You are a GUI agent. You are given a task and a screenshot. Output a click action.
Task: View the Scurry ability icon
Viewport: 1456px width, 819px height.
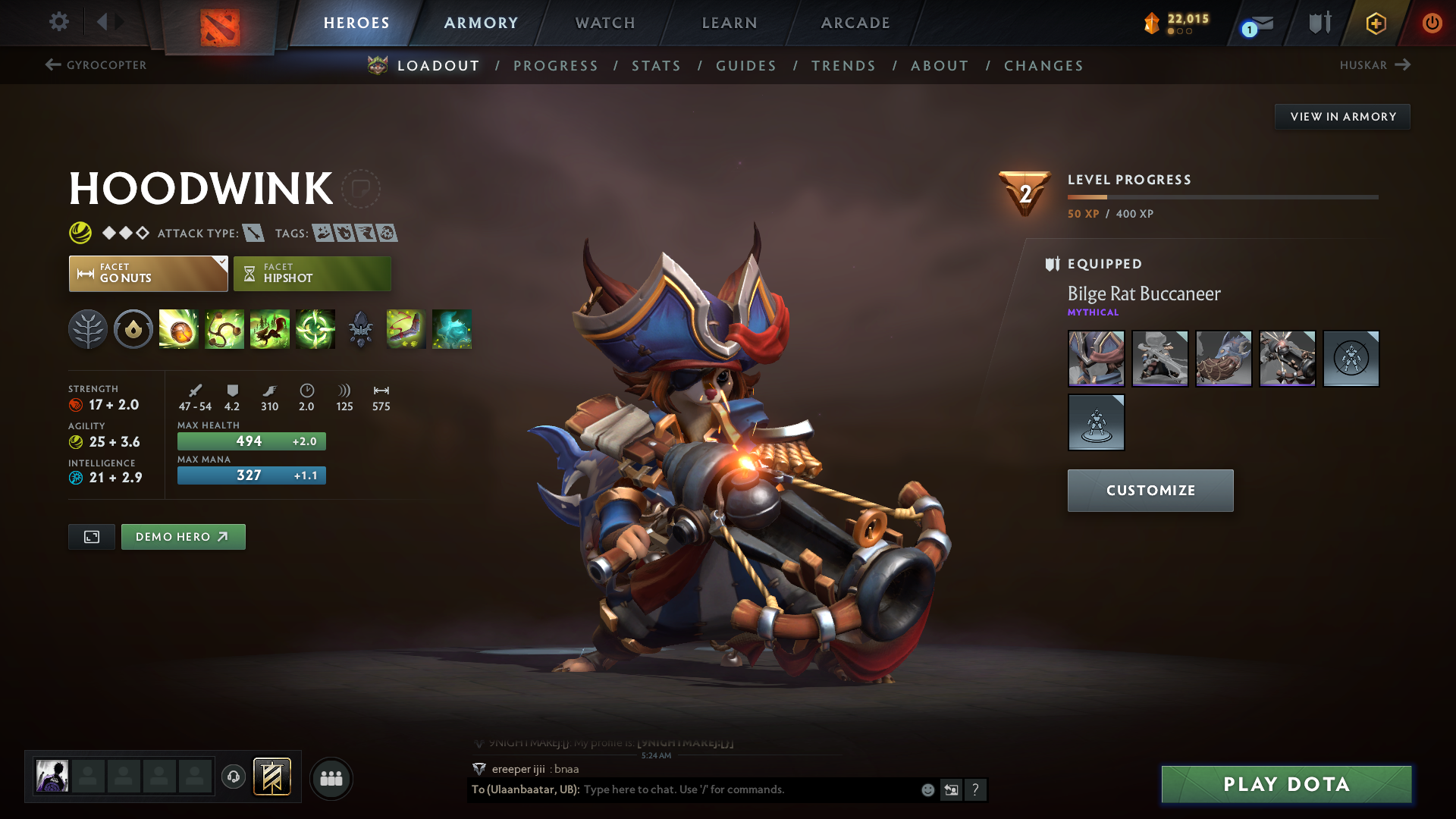269,329
